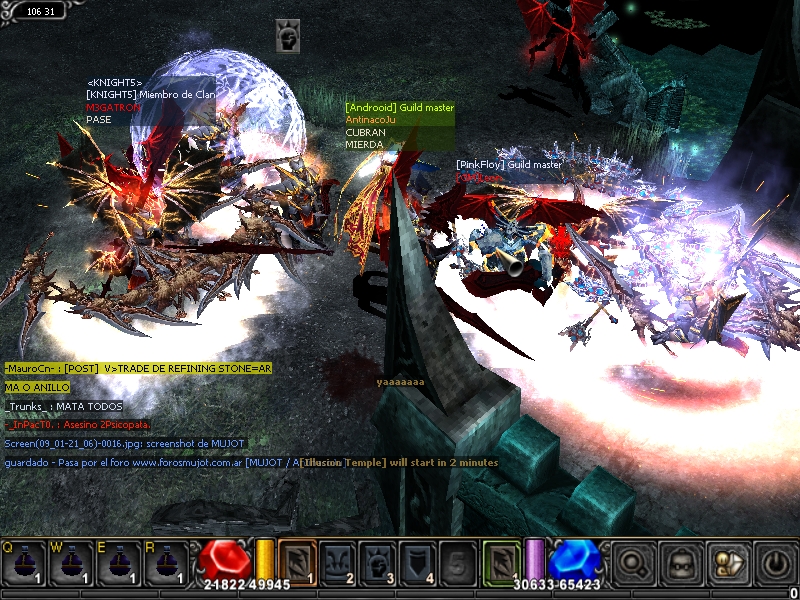800x600 pixels.
Task: Open the inventory bag button
Action: tap(680, 563)
